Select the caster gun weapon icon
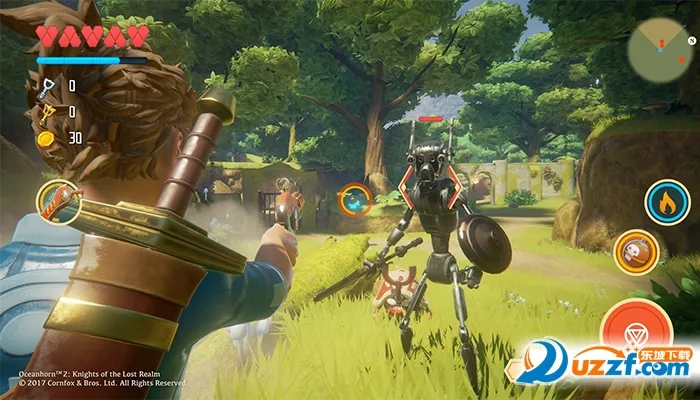The image size is (700, 400). click(58, 202)
